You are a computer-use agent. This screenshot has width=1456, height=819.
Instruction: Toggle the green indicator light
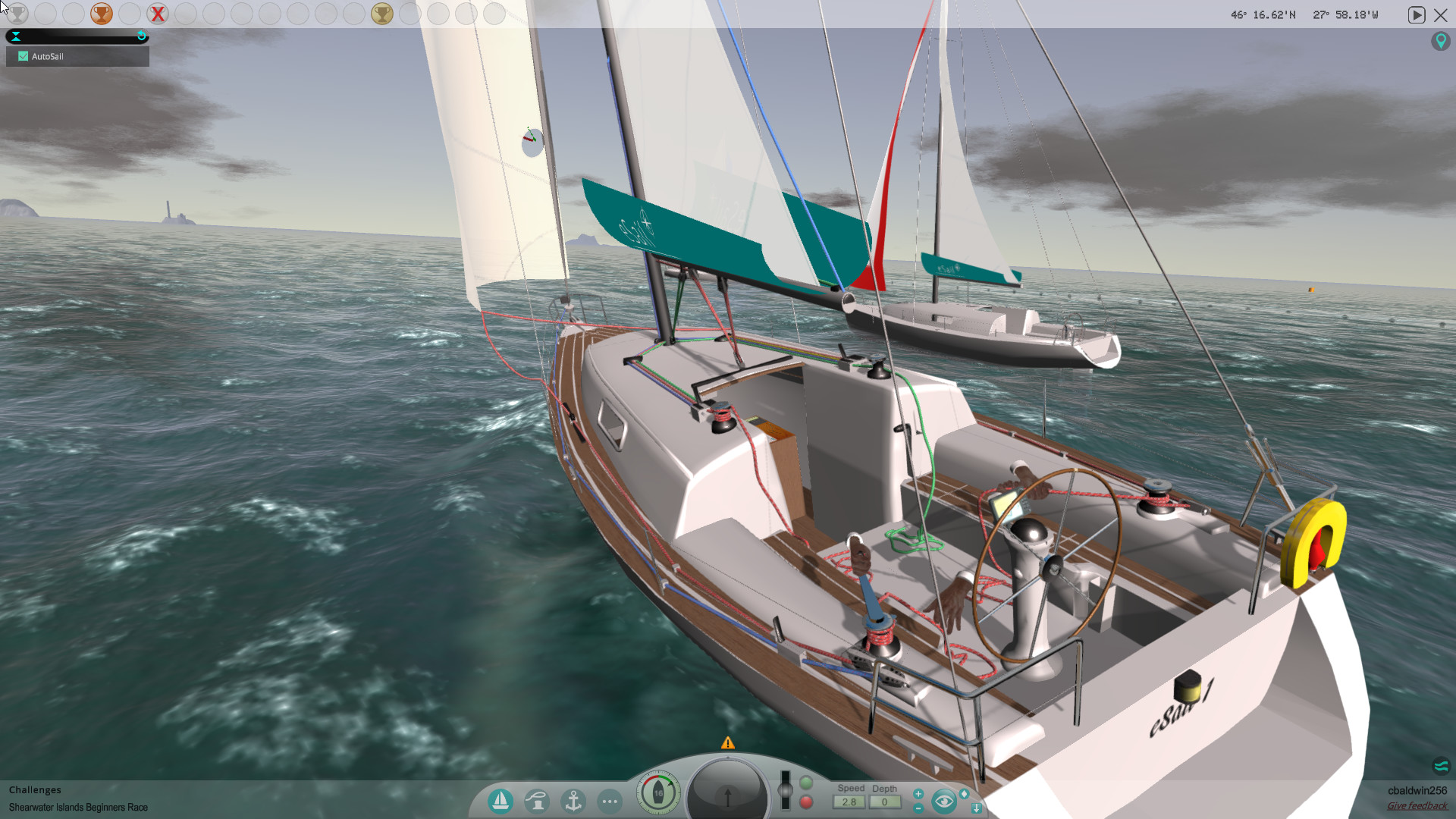coord(805,783)
